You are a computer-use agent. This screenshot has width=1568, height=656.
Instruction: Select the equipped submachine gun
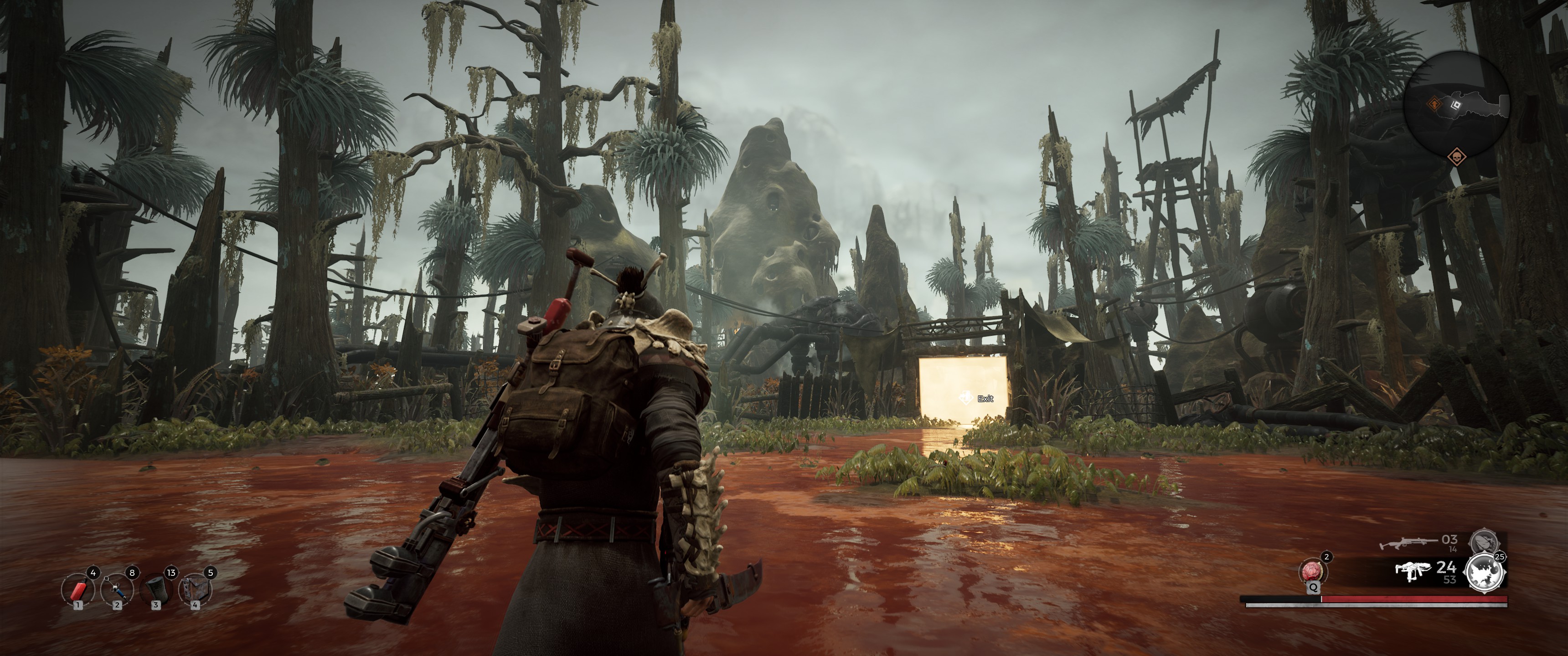(1412, 572)
